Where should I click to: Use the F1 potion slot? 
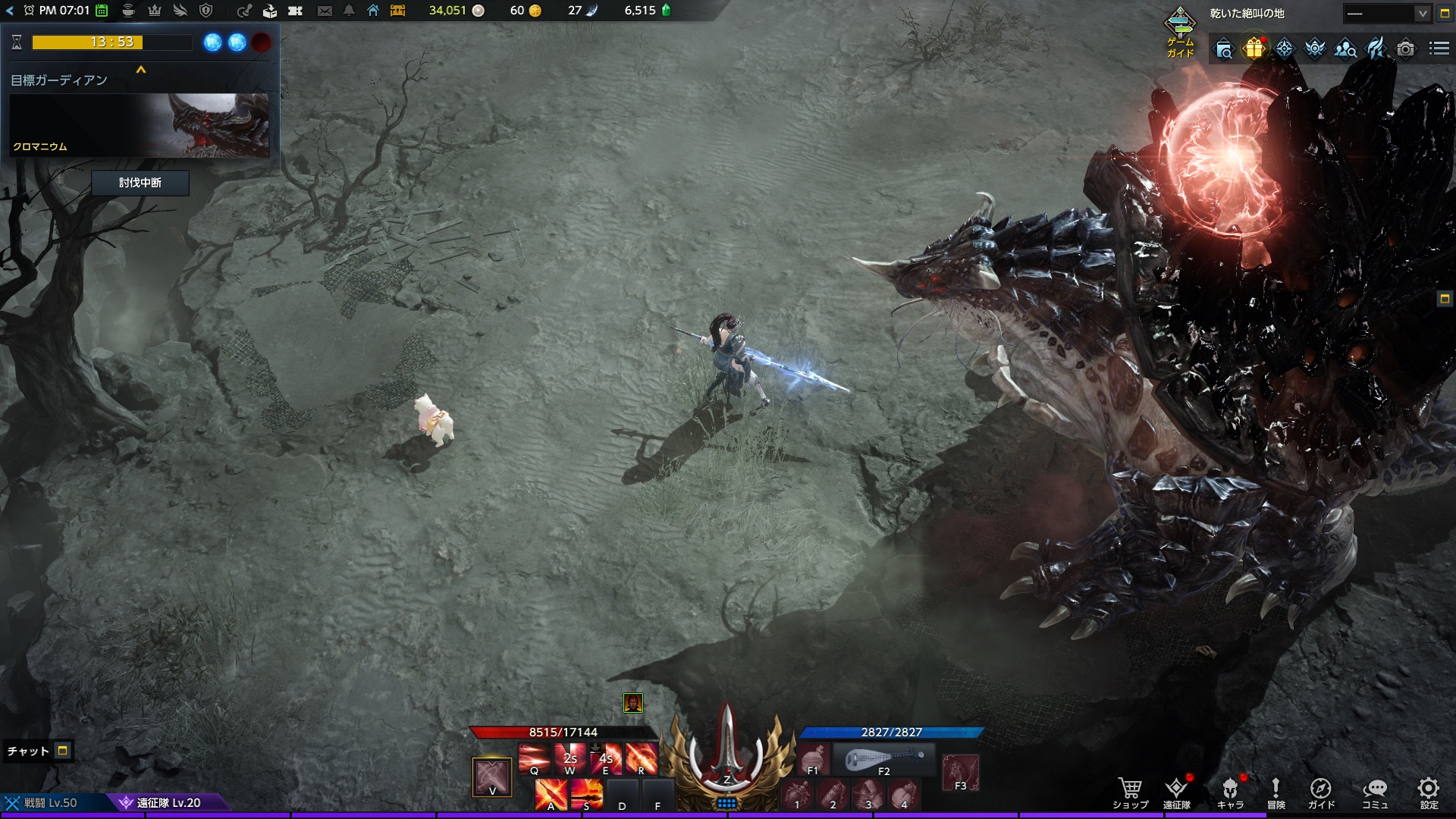[813, 758]
